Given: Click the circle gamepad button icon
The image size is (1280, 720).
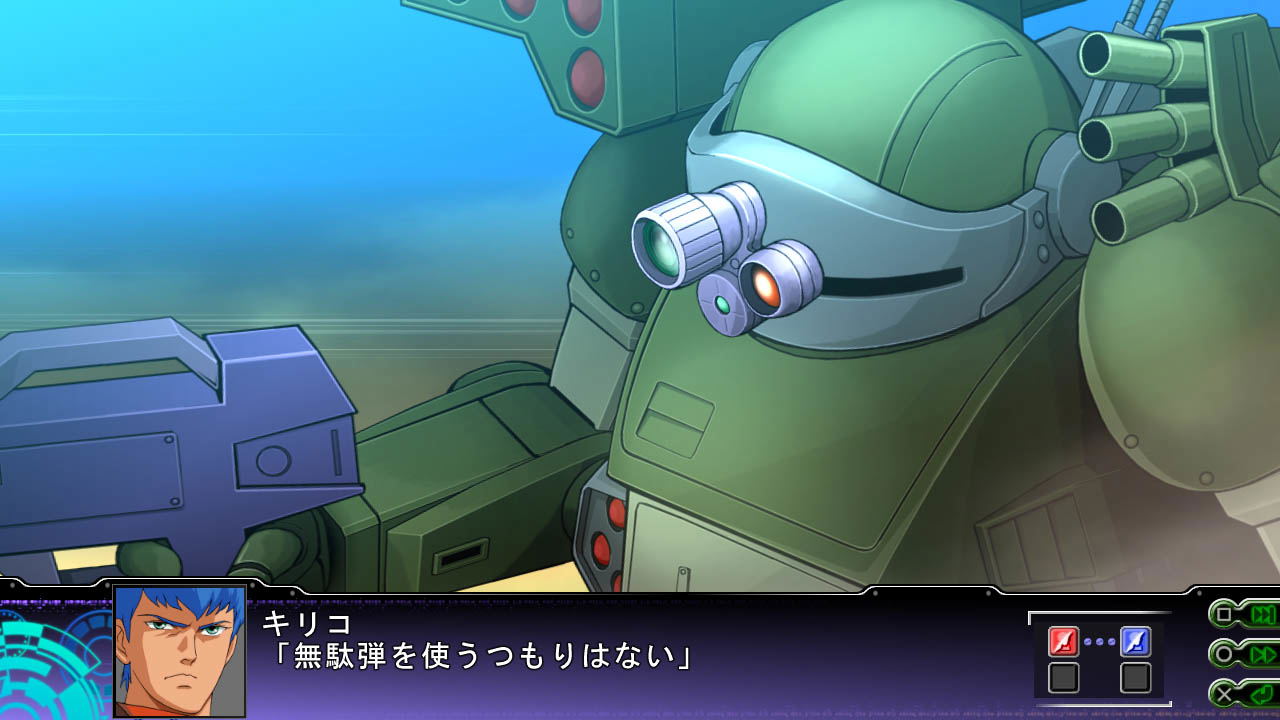Looking at the screenshot, I should pos(1222,653).
